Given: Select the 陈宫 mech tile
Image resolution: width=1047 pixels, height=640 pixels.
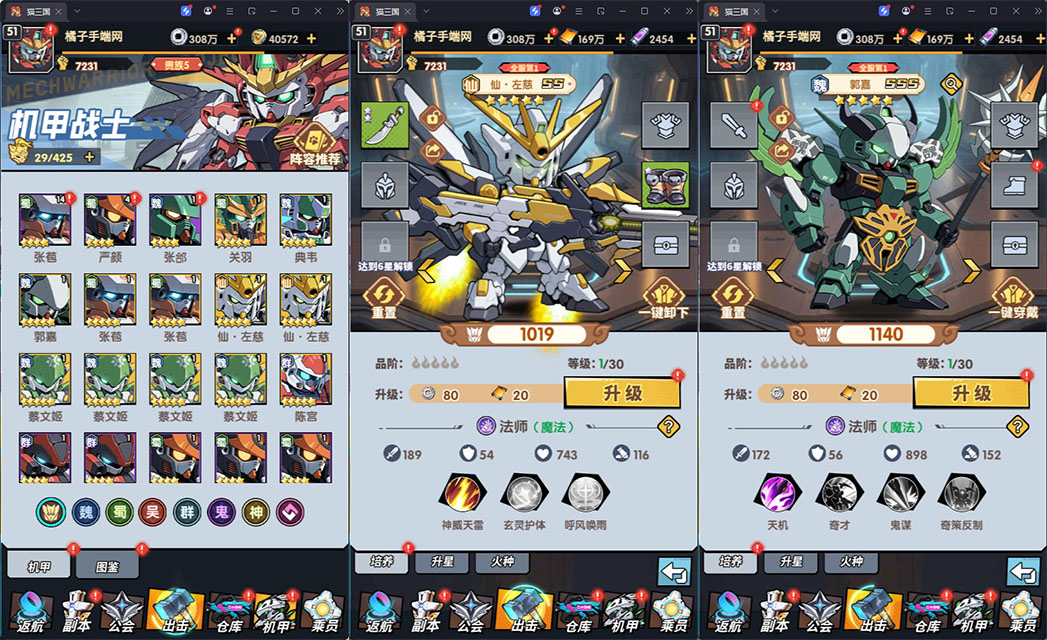Looking at the screenshot, I should click(304, 380).
